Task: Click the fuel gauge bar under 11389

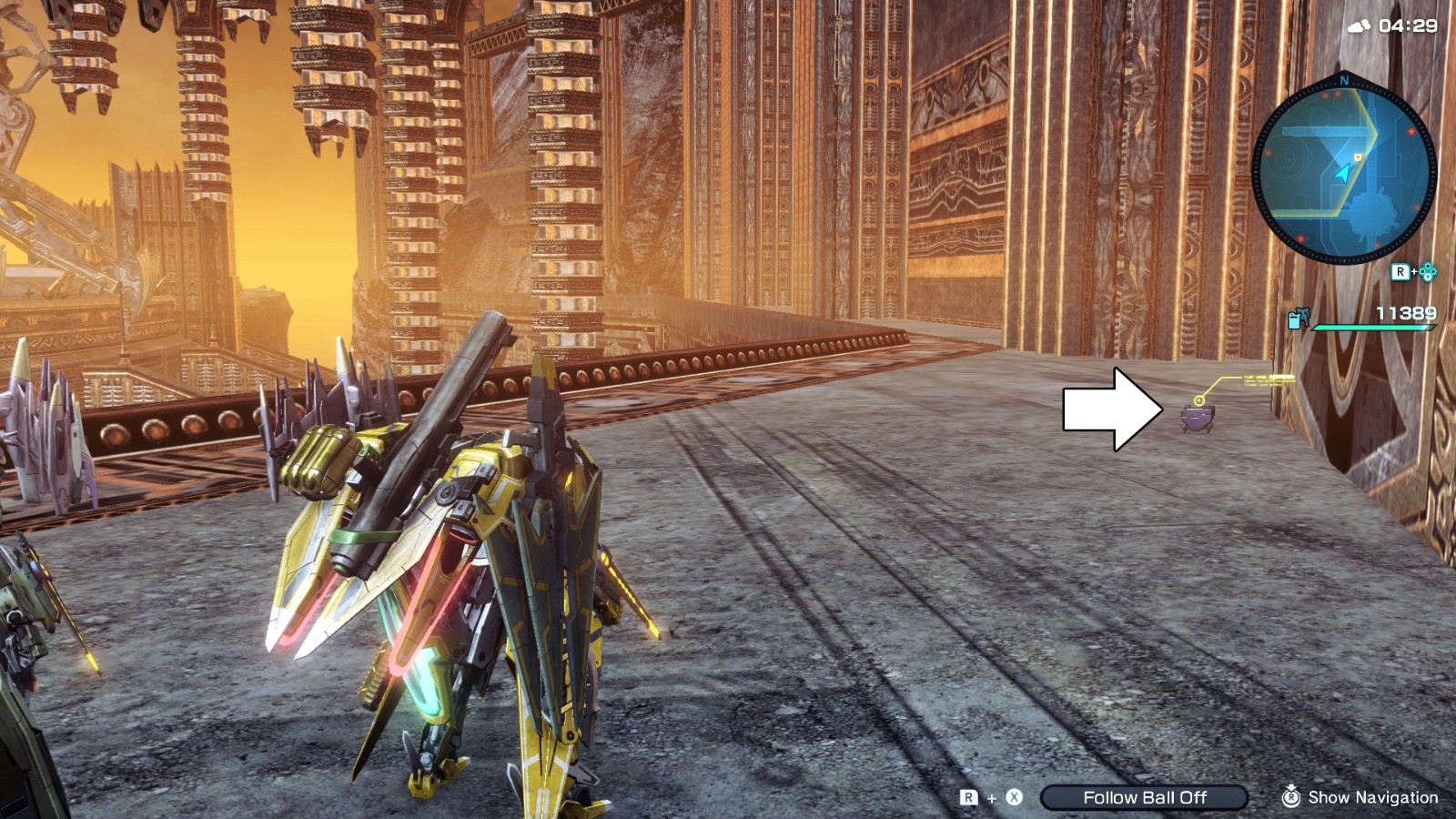Action: pos(1375,327)
